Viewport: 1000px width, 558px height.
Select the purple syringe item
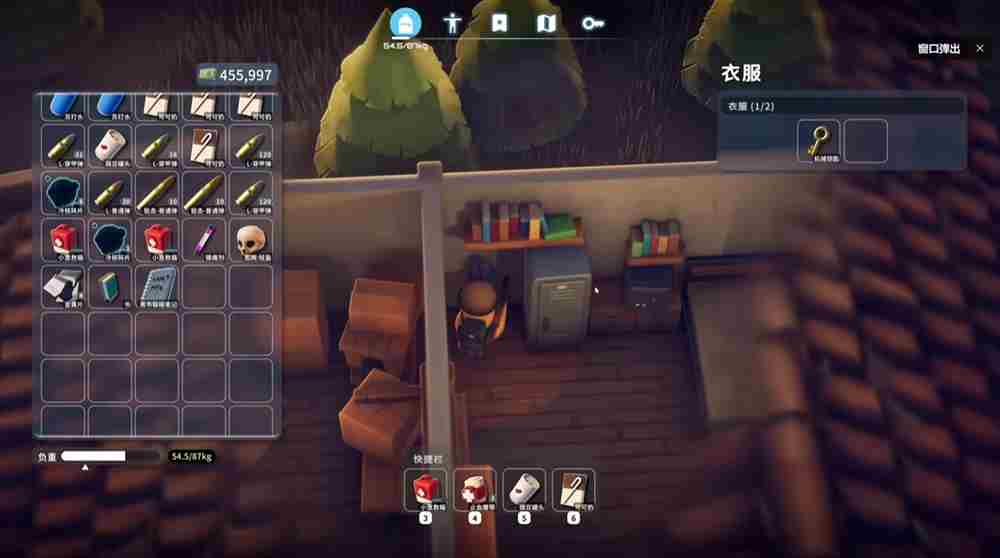pyautogui.click(x=204, y=239)
